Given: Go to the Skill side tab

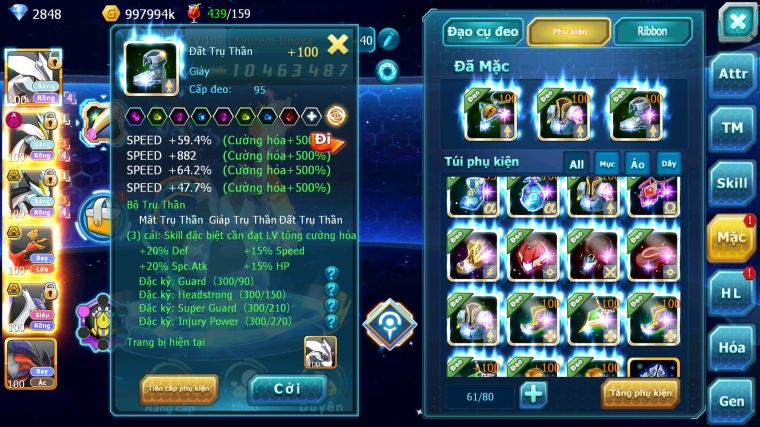Looking at the screenshot, I should (x=731, y=182).
